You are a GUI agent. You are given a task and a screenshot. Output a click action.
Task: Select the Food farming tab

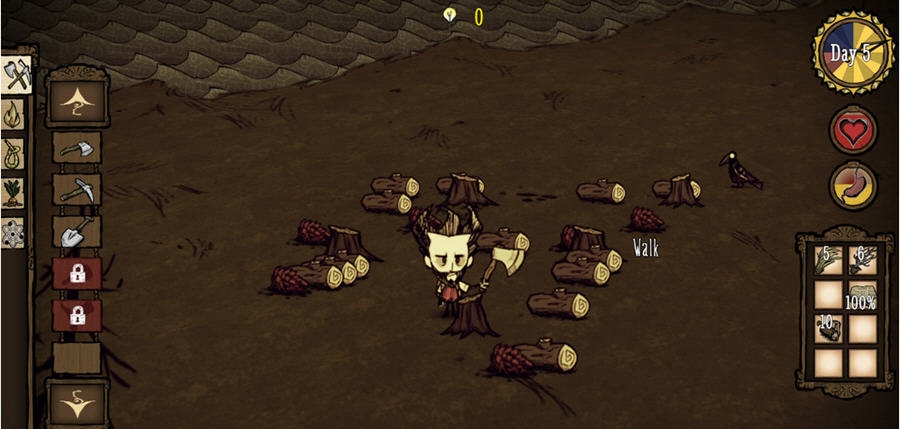(x=14, y=192)
